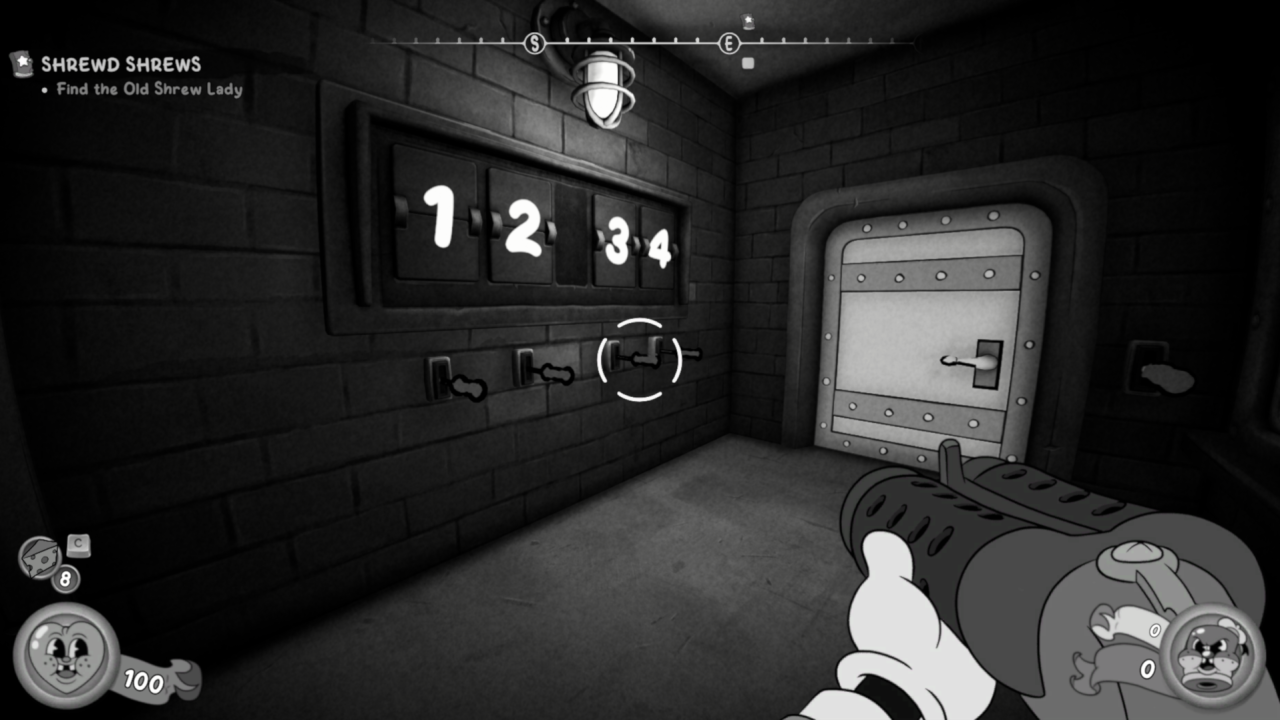
Task: Select the Shrewd Shrews quest tracker
Action: [120, 66]
